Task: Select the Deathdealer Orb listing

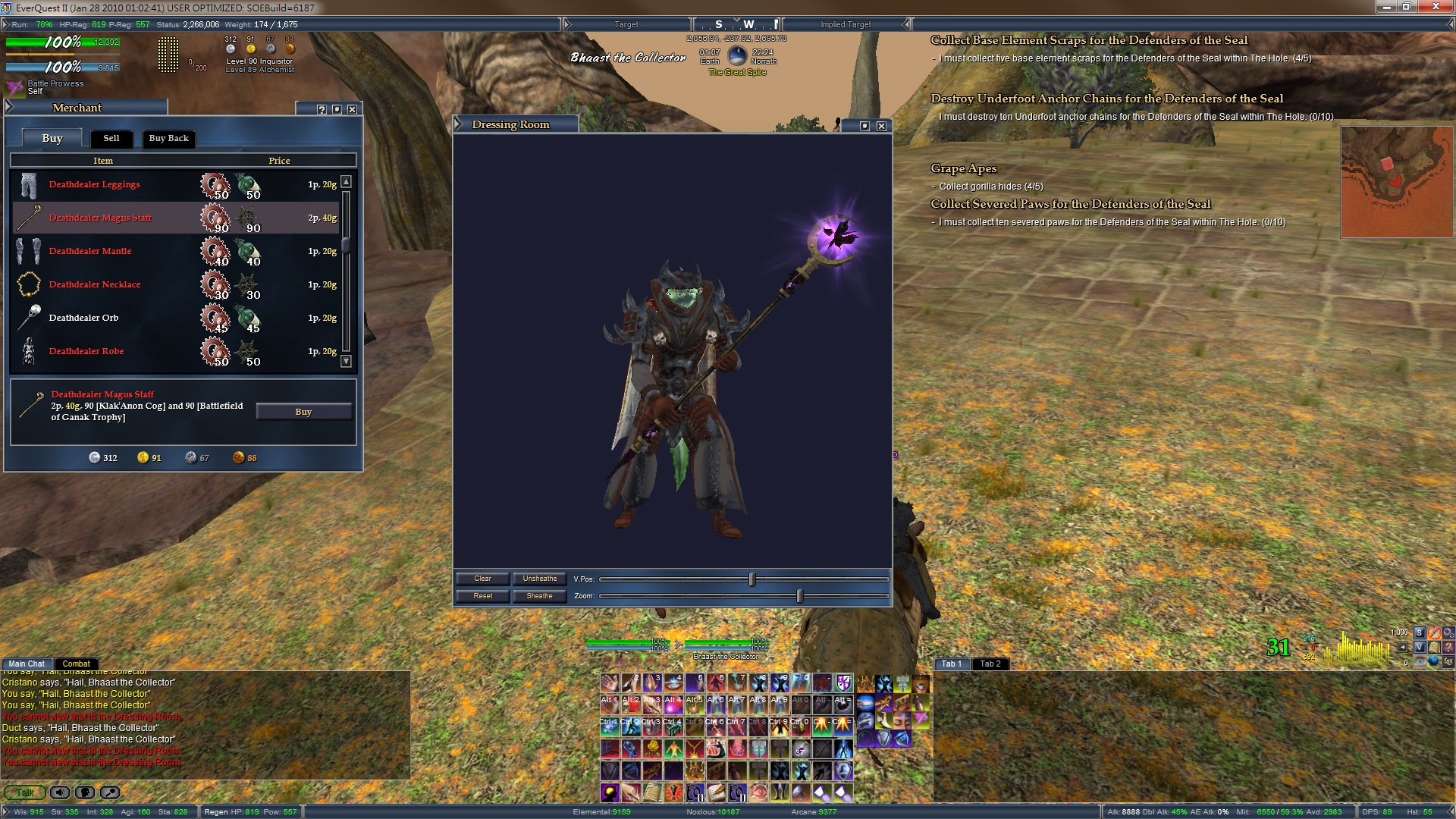Action: pos(83,318)
